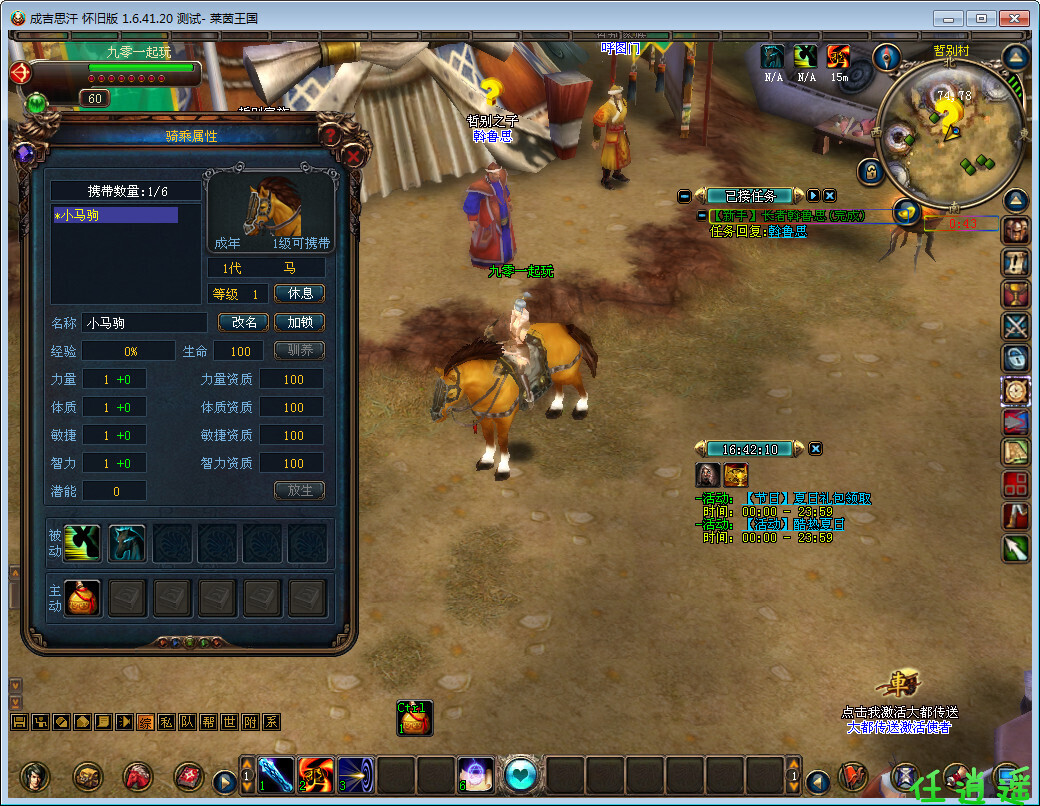The height and width of the screenshot is (806, 1040).
Task: Click the heart button at hotbar center
Action: point(520,775)
